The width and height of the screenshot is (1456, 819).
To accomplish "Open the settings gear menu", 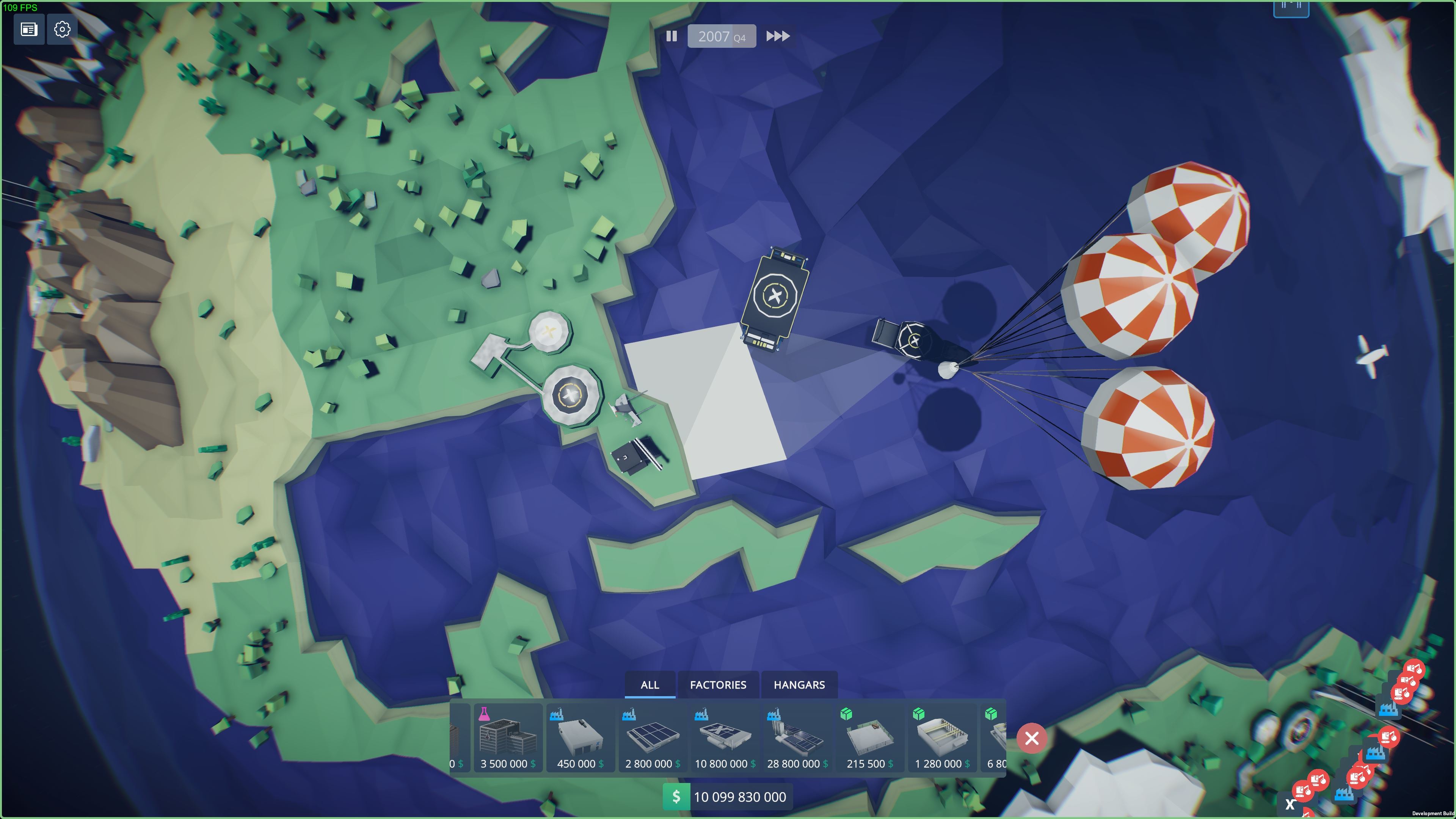I will [62, 30].
